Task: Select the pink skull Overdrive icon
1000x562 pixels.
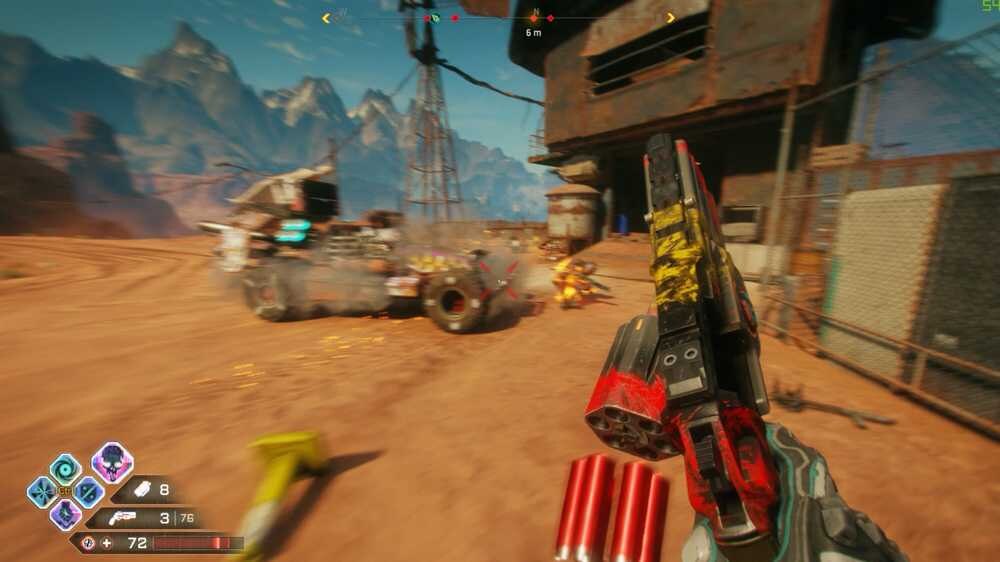Action: (x=112, y=462)
